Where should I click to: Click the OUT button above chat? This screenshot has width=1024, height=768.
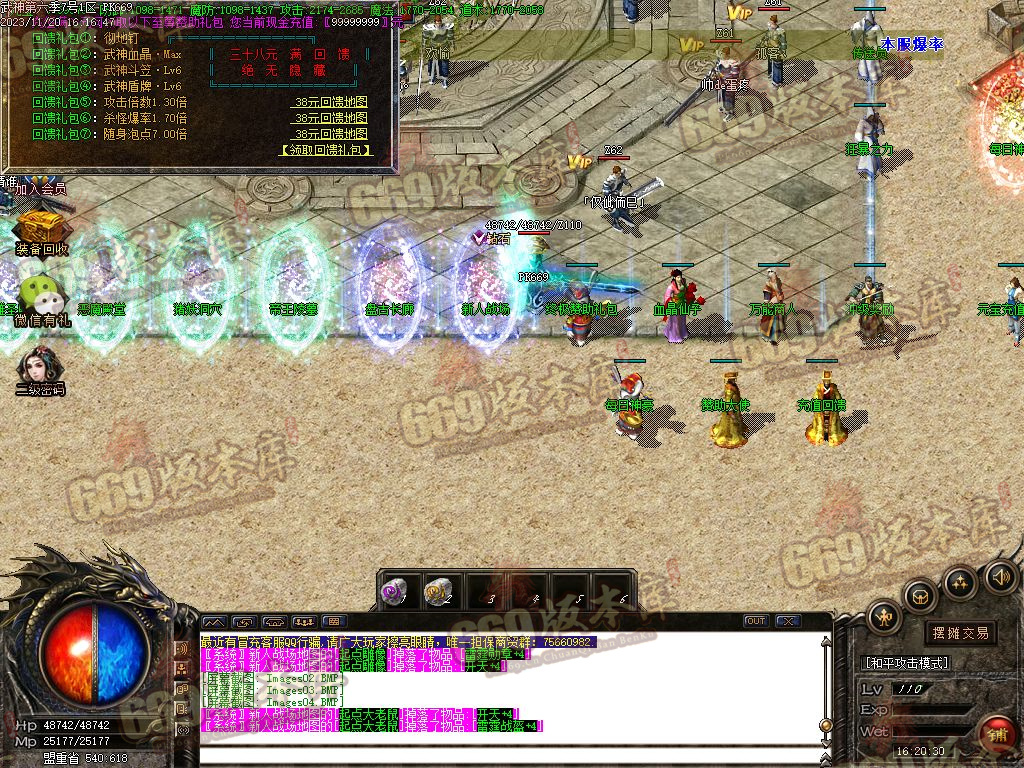(756, 621)
